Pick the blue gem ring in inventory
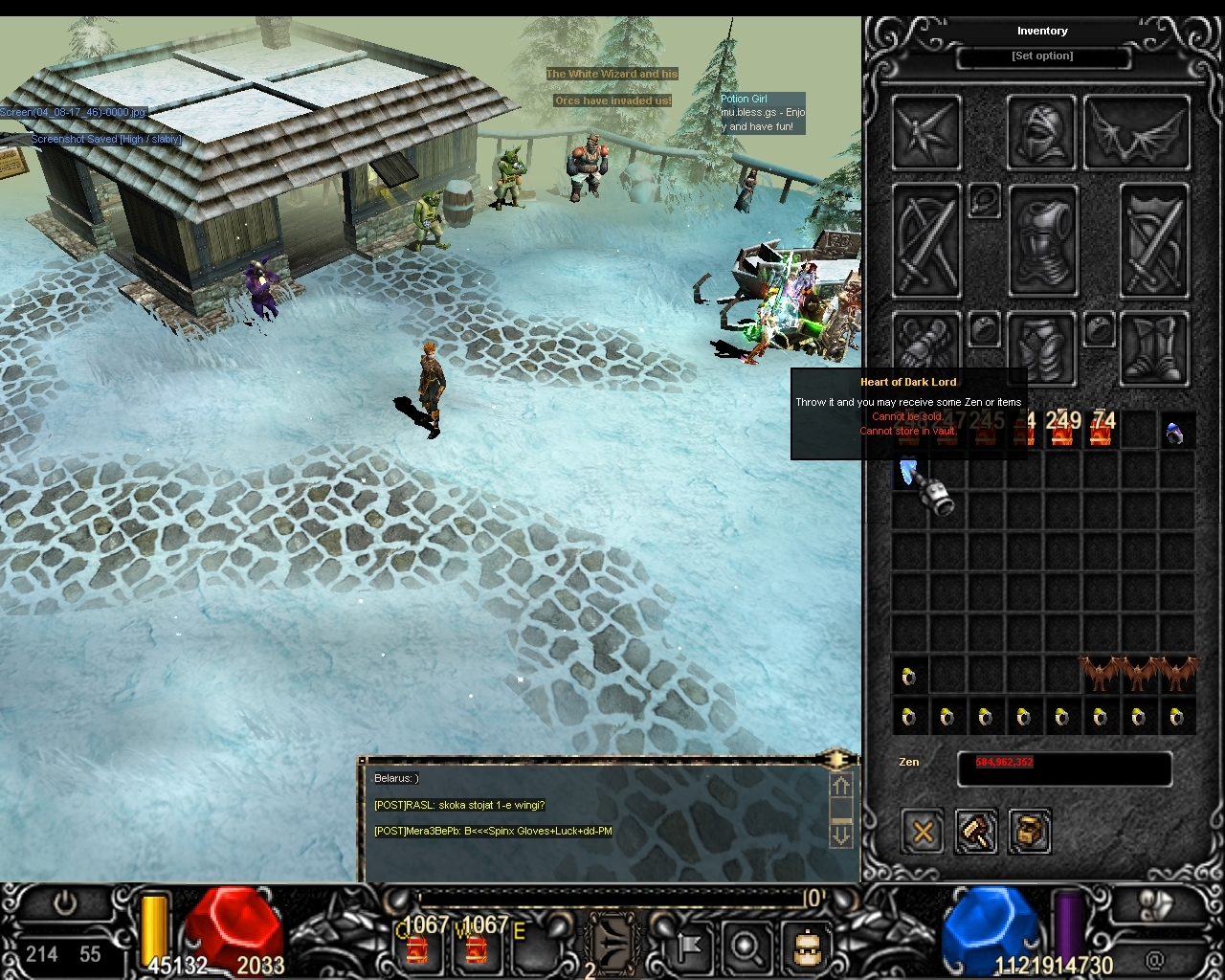This screenshot has width=1225, height=980. [x=1176, y=434]
